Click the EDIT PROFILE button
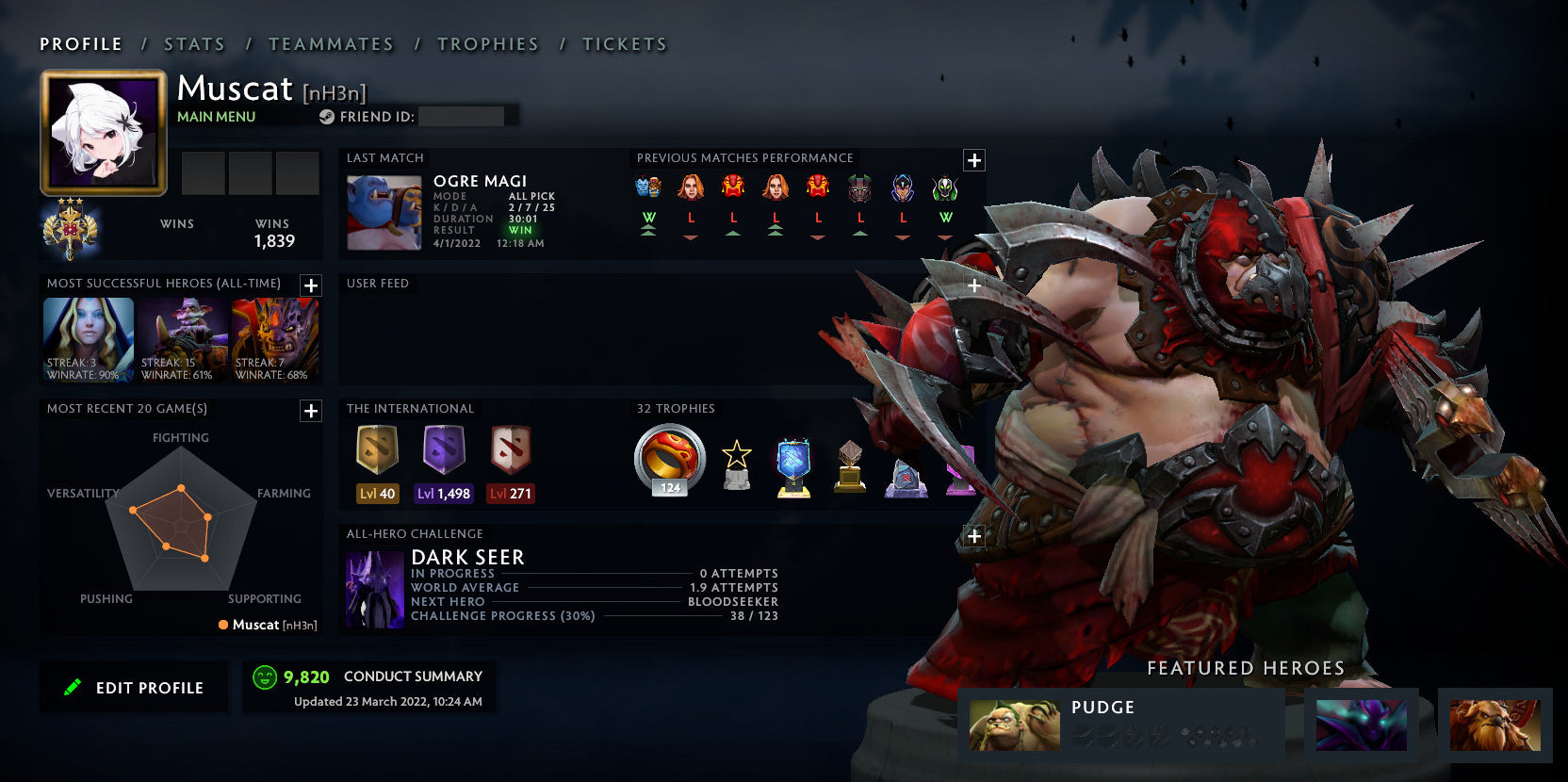Screen dimensions: 1568x782 pos(134,687)
